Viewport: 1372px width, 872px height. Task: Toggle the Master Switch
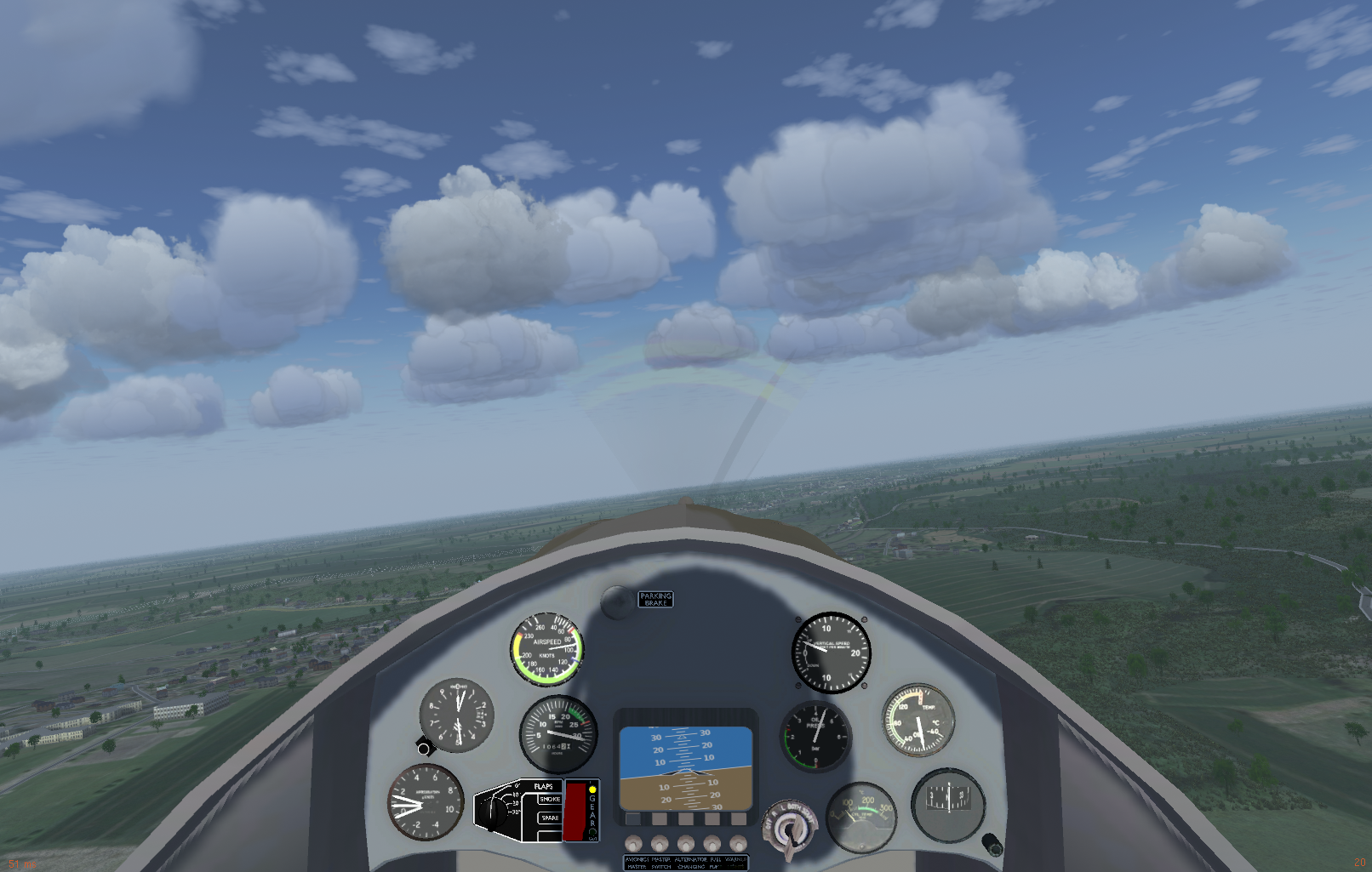tap(660, 843)
